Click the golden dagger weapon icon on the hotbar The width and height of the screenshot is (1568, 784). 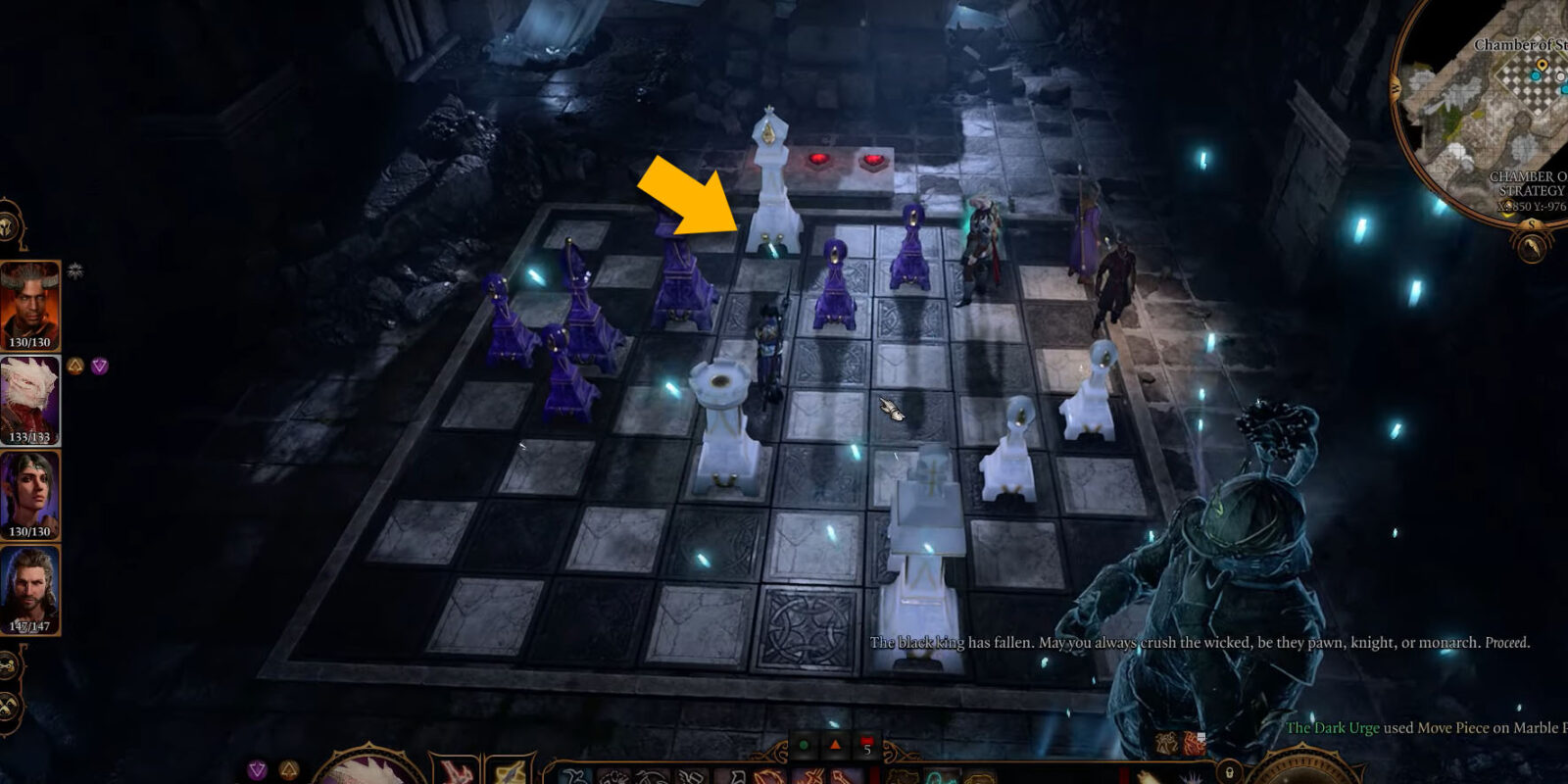tap(511, 774)
